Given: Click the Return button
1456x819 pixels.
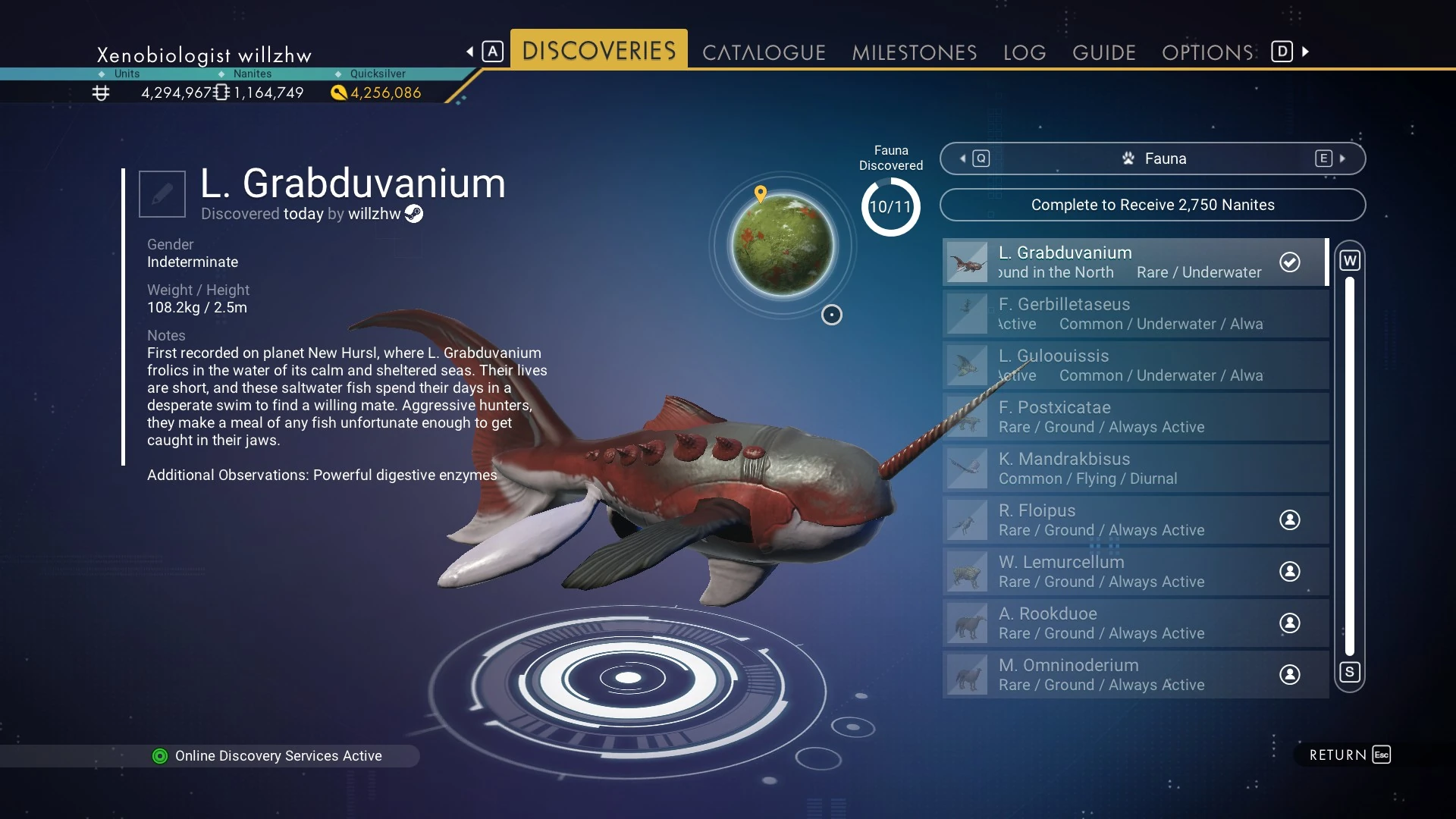Looking at the screenshot, I should pos(1349,755).
